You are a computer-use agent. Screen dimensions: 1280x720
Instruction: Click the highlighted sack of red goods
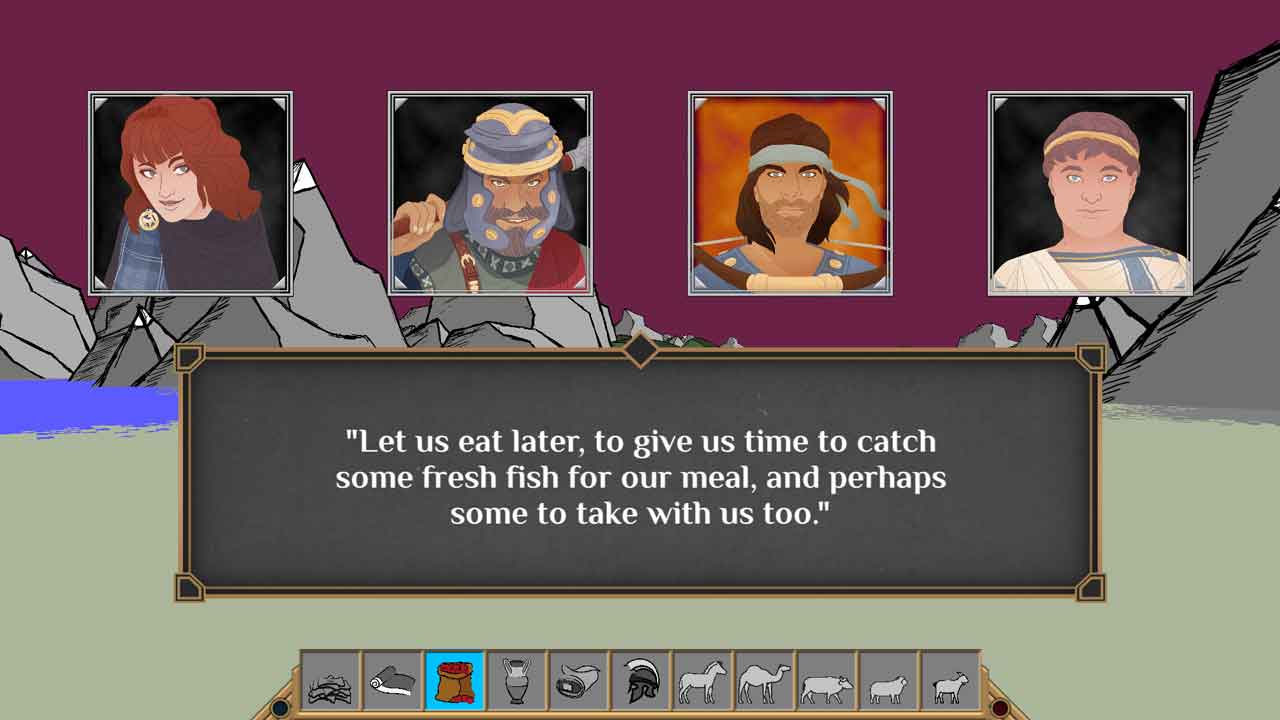[455, 682]
